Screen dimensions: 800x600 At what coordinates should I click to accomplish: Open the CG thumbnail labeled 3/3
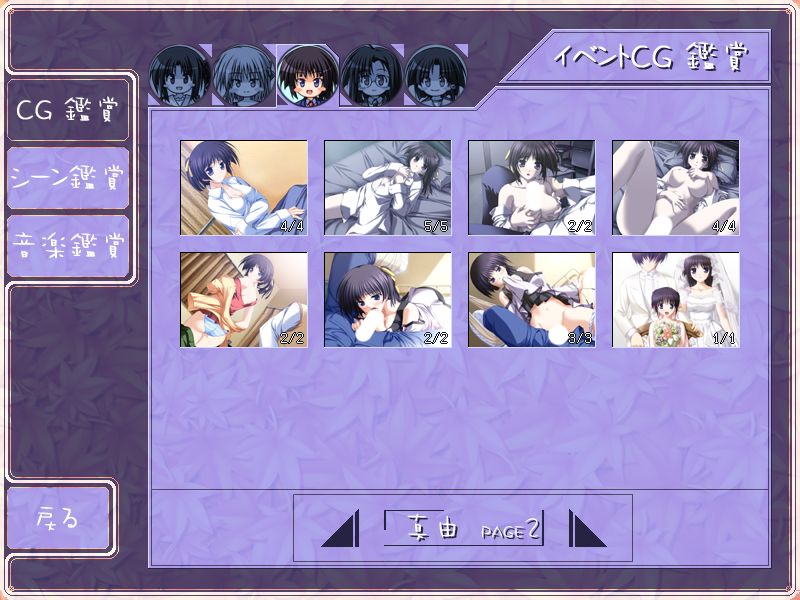pyautogui.click(x=531, y=300)
